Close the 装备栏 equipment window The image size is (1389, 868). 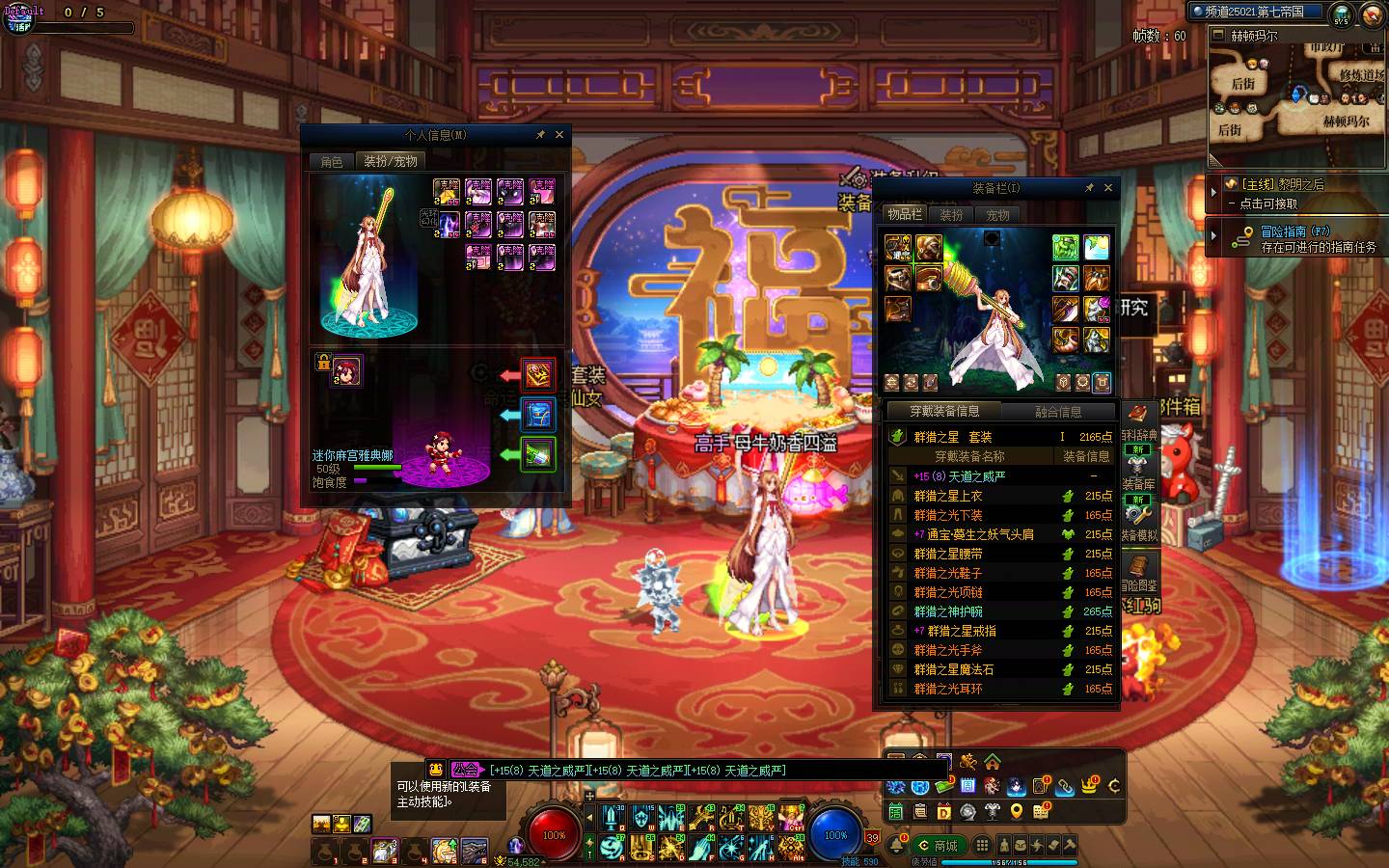pos(1108,188)
